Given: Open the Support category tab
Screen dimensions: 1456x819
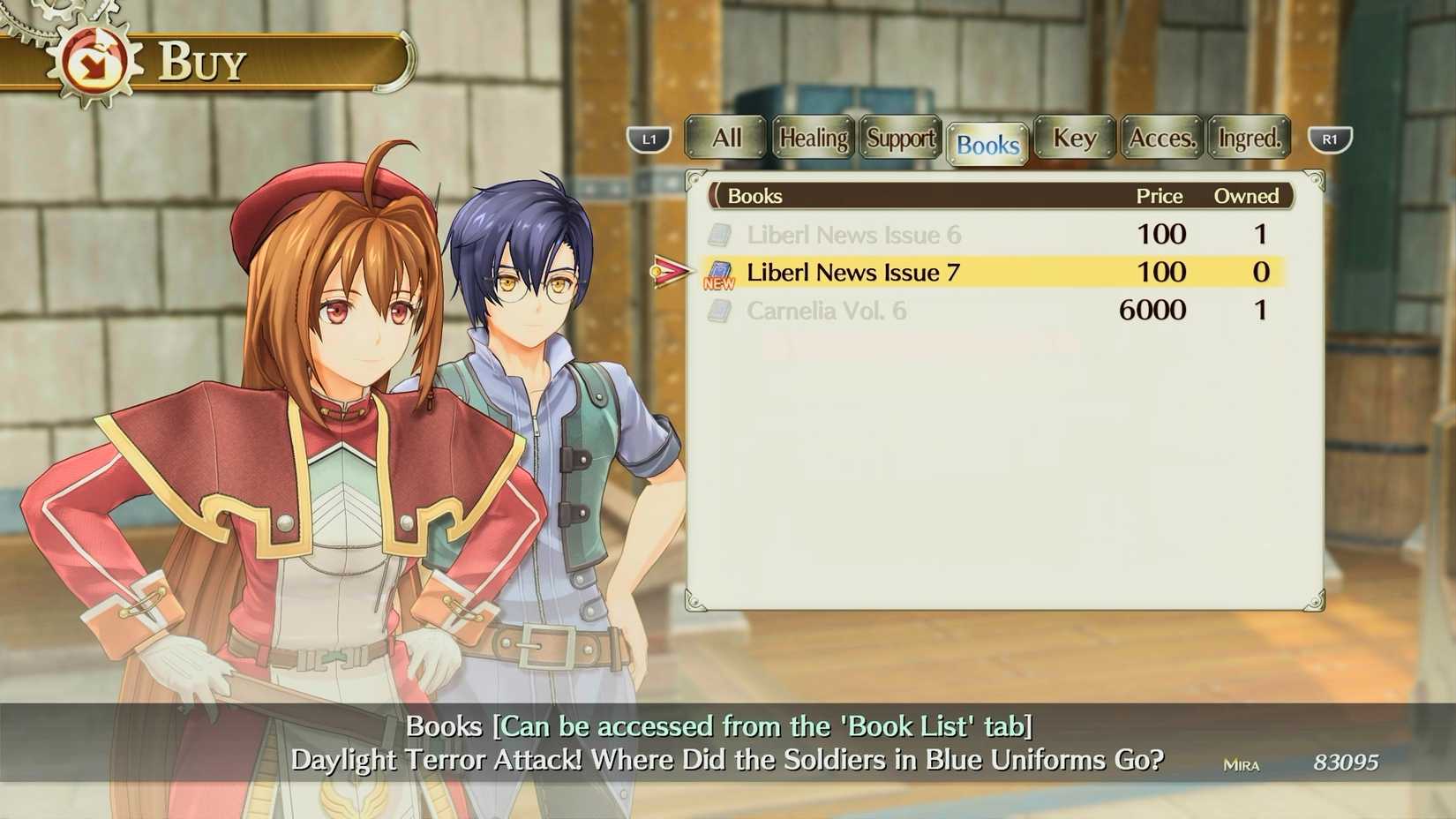Looking at the screenshot, I should [x=899, y=138].
